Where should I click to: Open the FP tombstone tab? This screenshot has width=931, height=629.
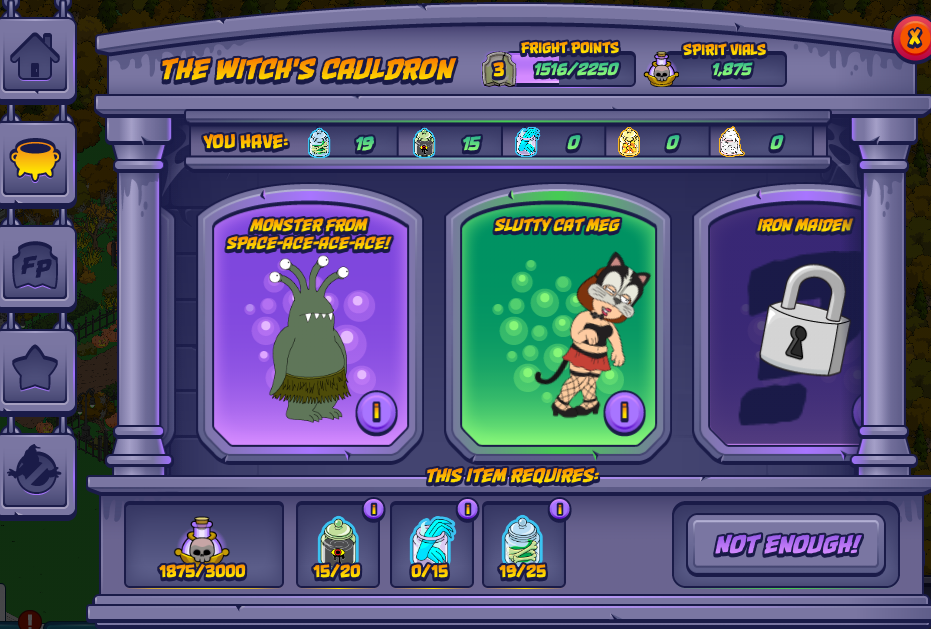tap(35, 266)
